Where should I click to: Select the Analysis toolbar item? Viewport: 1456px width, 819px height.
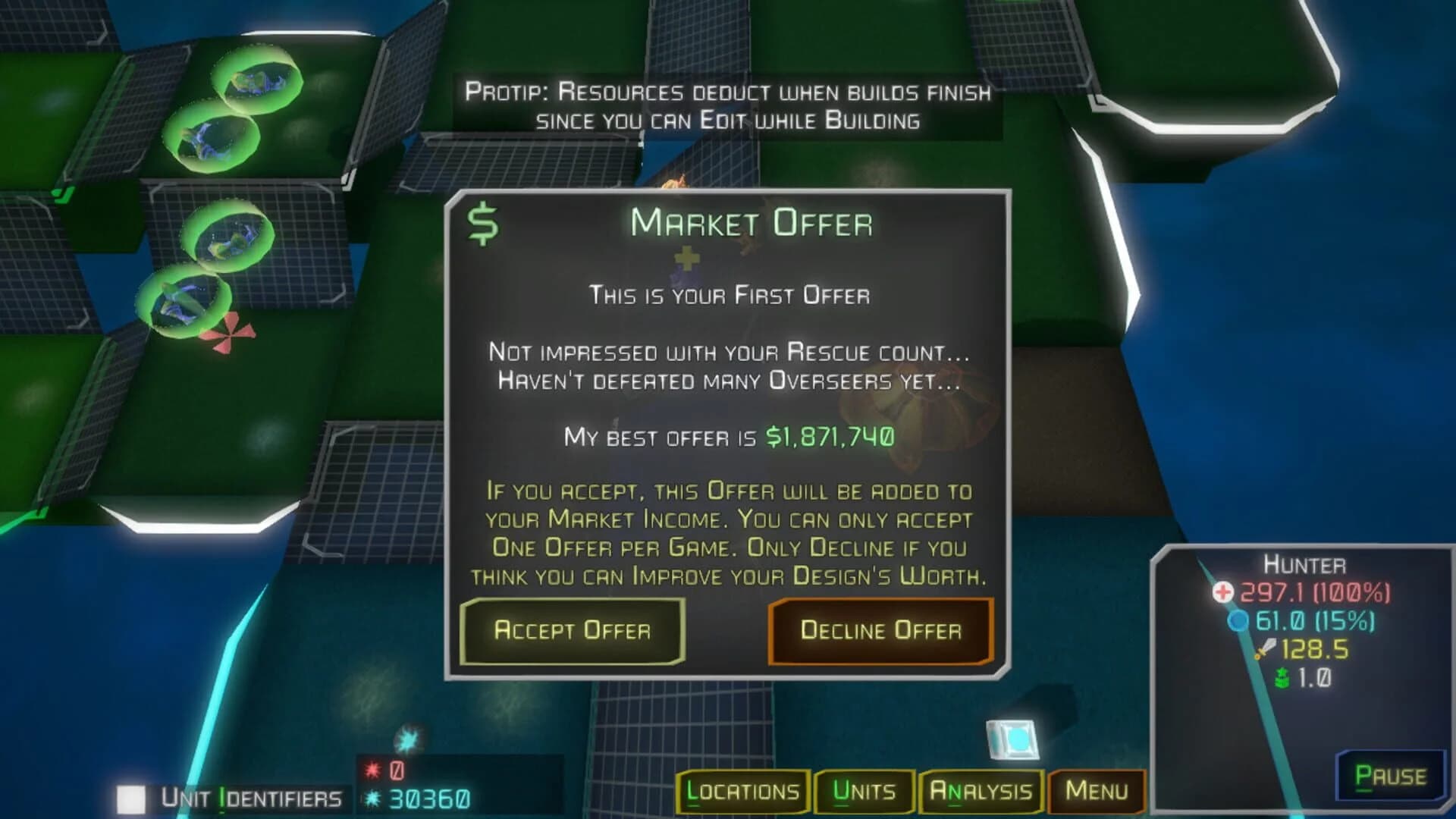pos(981,791)
